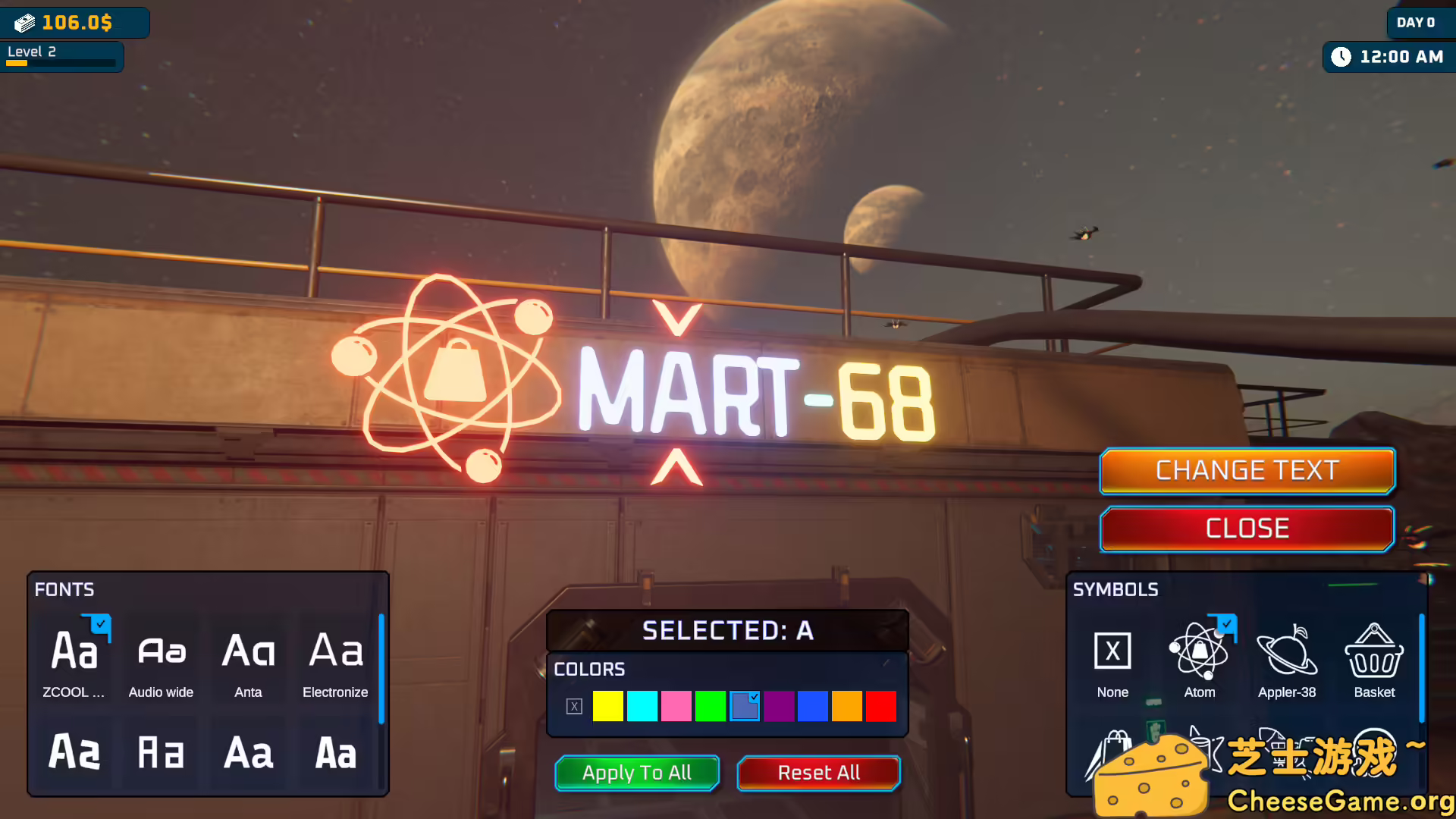Pick the Basket symbol
1456x819 pixels.
click(x=1374, y=650)
